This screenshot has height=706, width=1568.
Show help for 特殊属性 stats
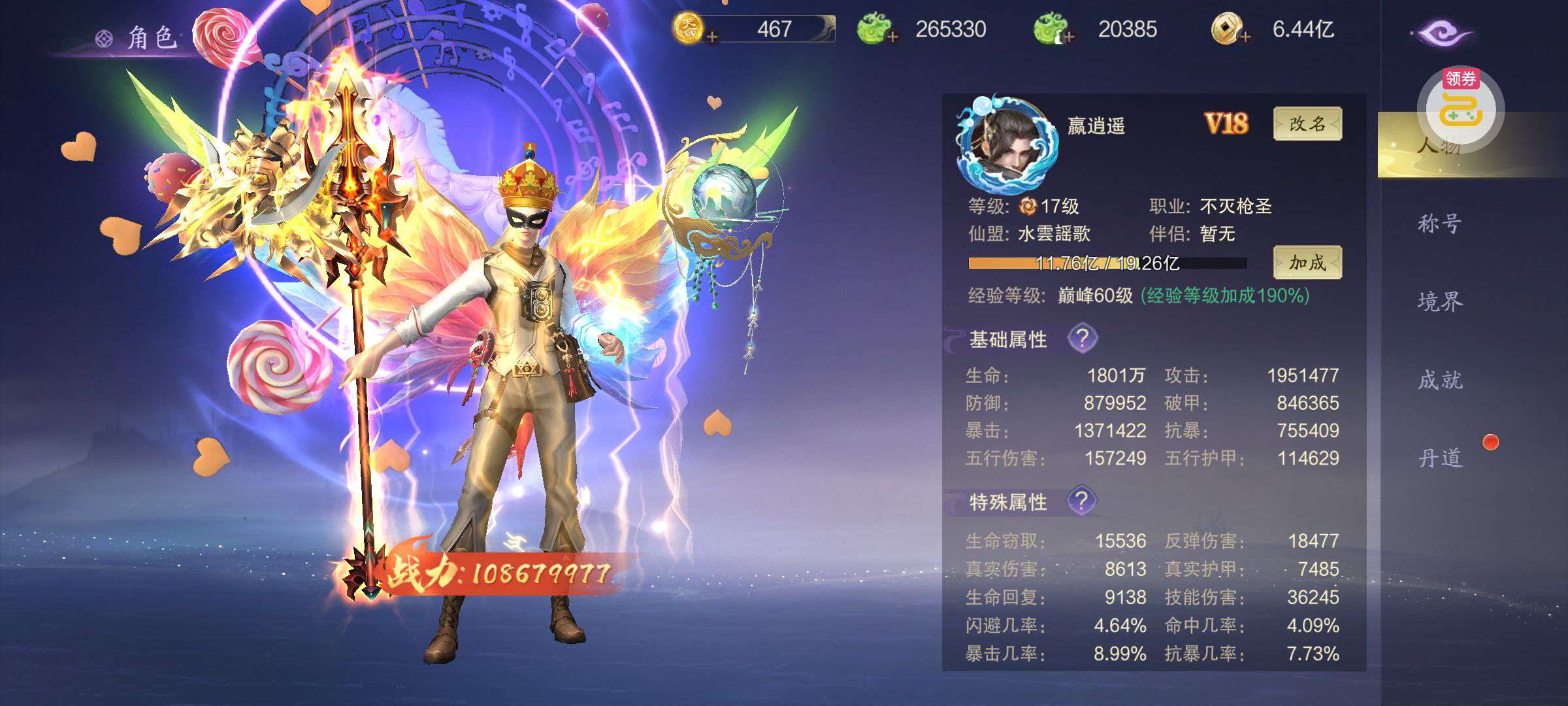pyautogui.click(x=1082, y=501)
